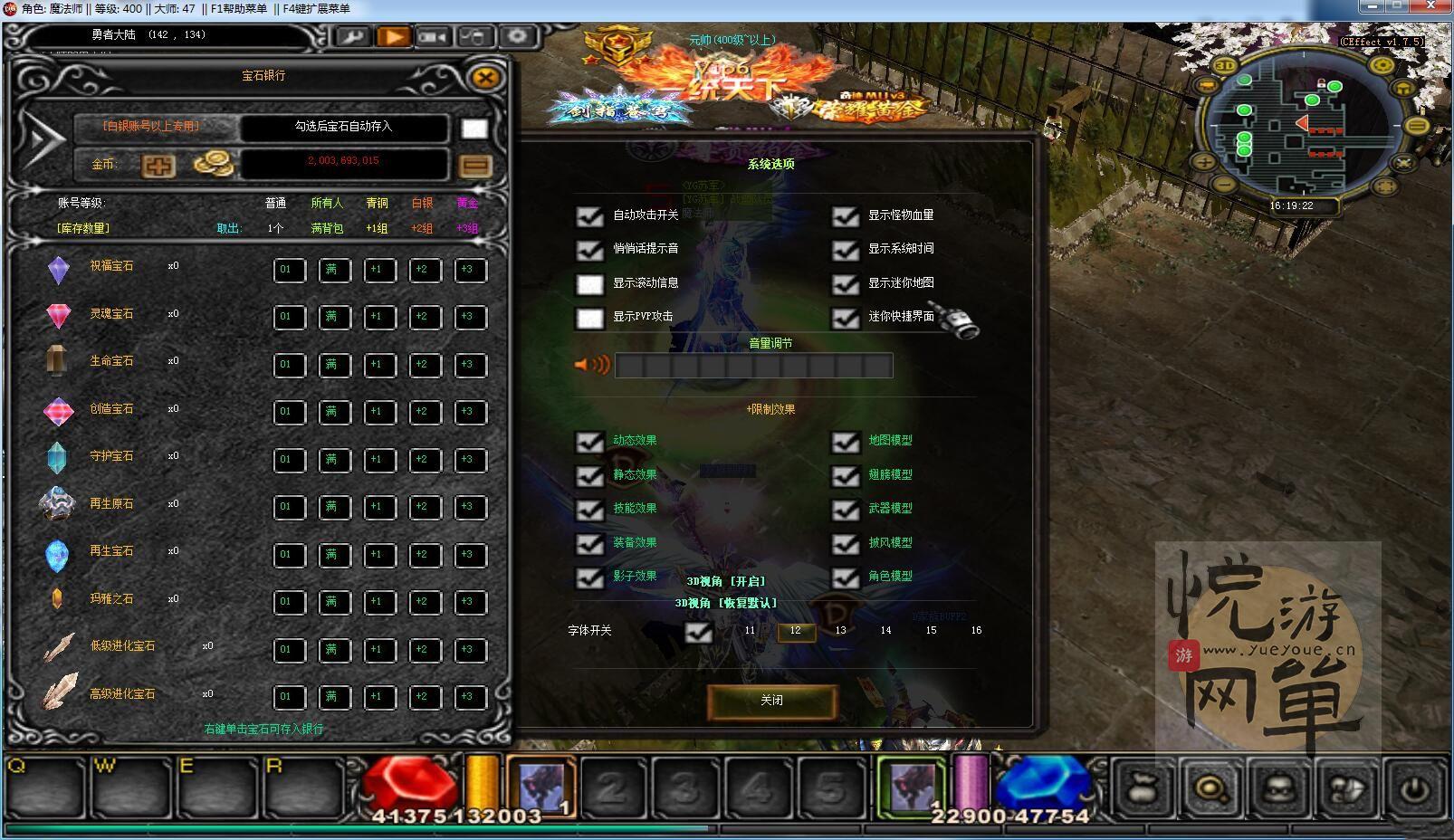The height and width of the screenshot is (840, 1454).
Task: Toggle the 自动攻击开关 checkbox
Action: 590,216
